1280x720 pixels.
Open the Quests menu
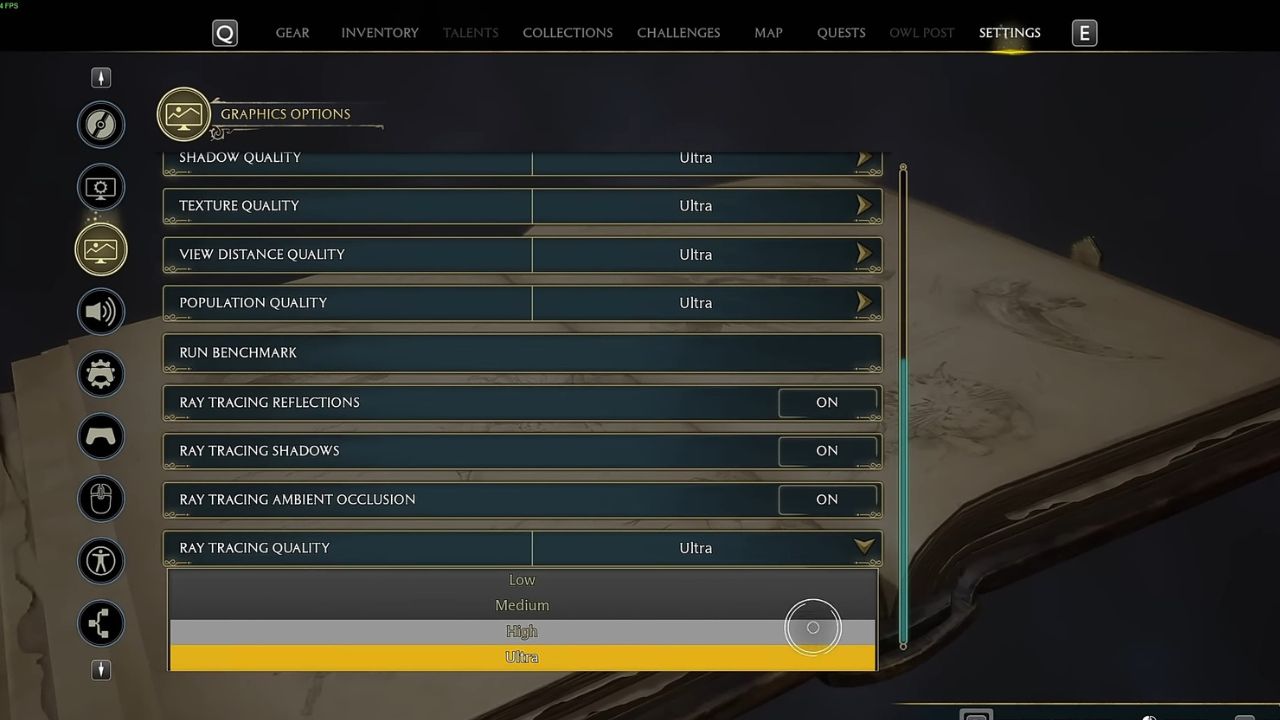[840, 32]
